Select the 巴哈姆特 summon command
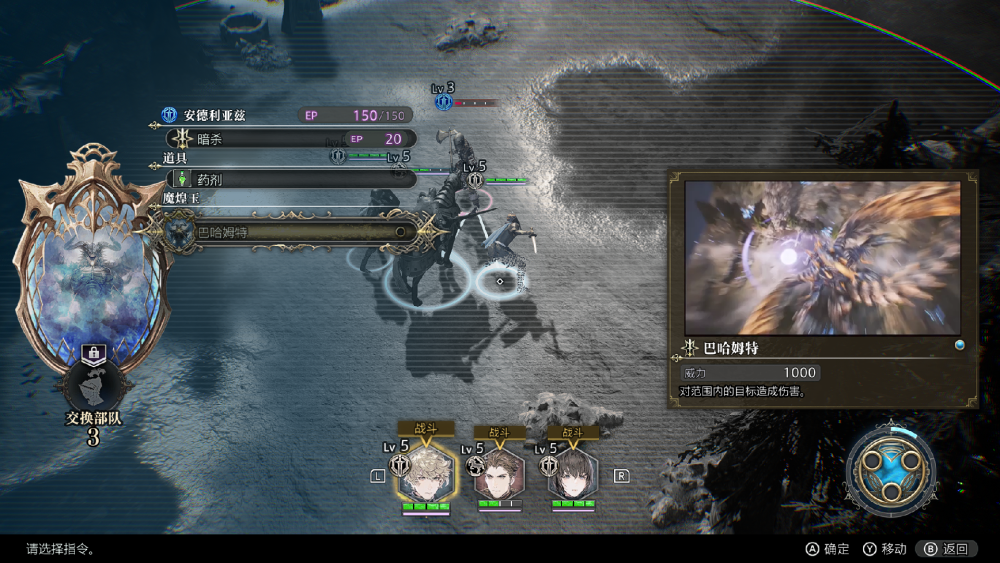 [x=290, y=232]
